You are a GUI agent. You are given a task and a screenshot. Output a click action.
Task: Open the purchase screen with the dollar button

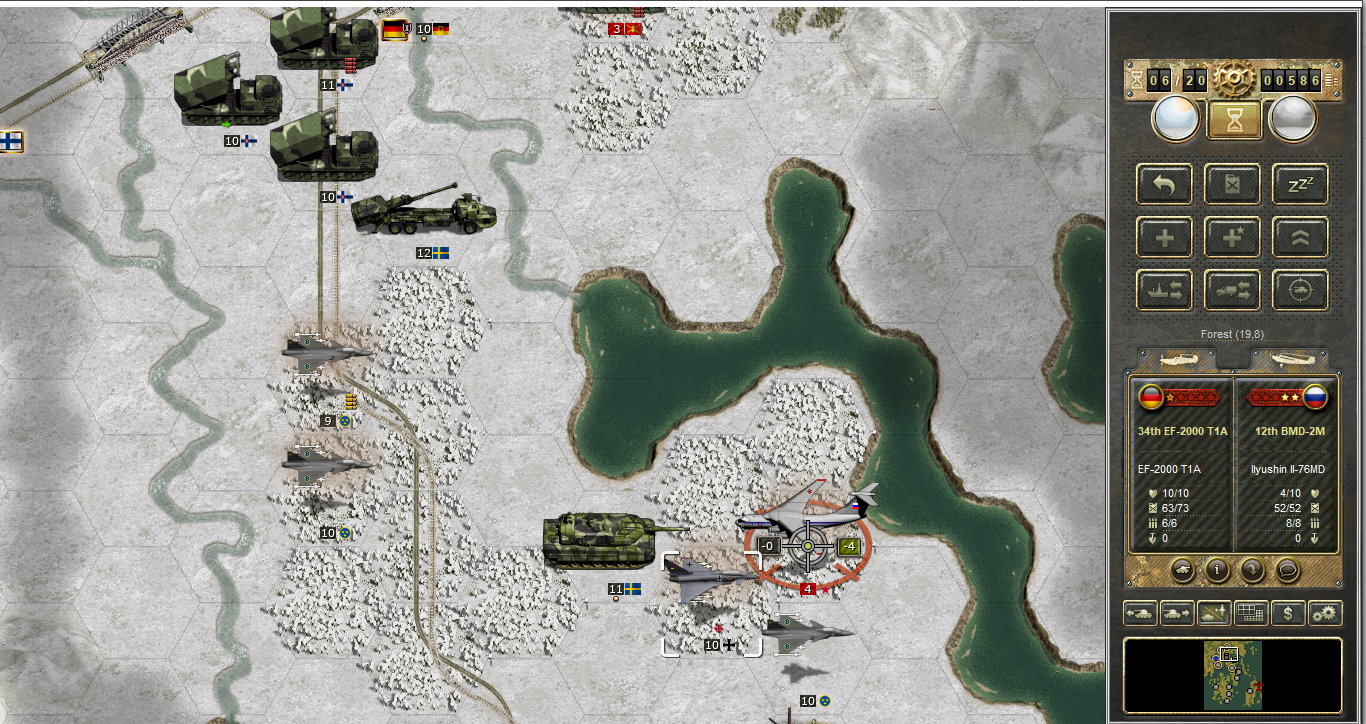tap(1287, 612)
